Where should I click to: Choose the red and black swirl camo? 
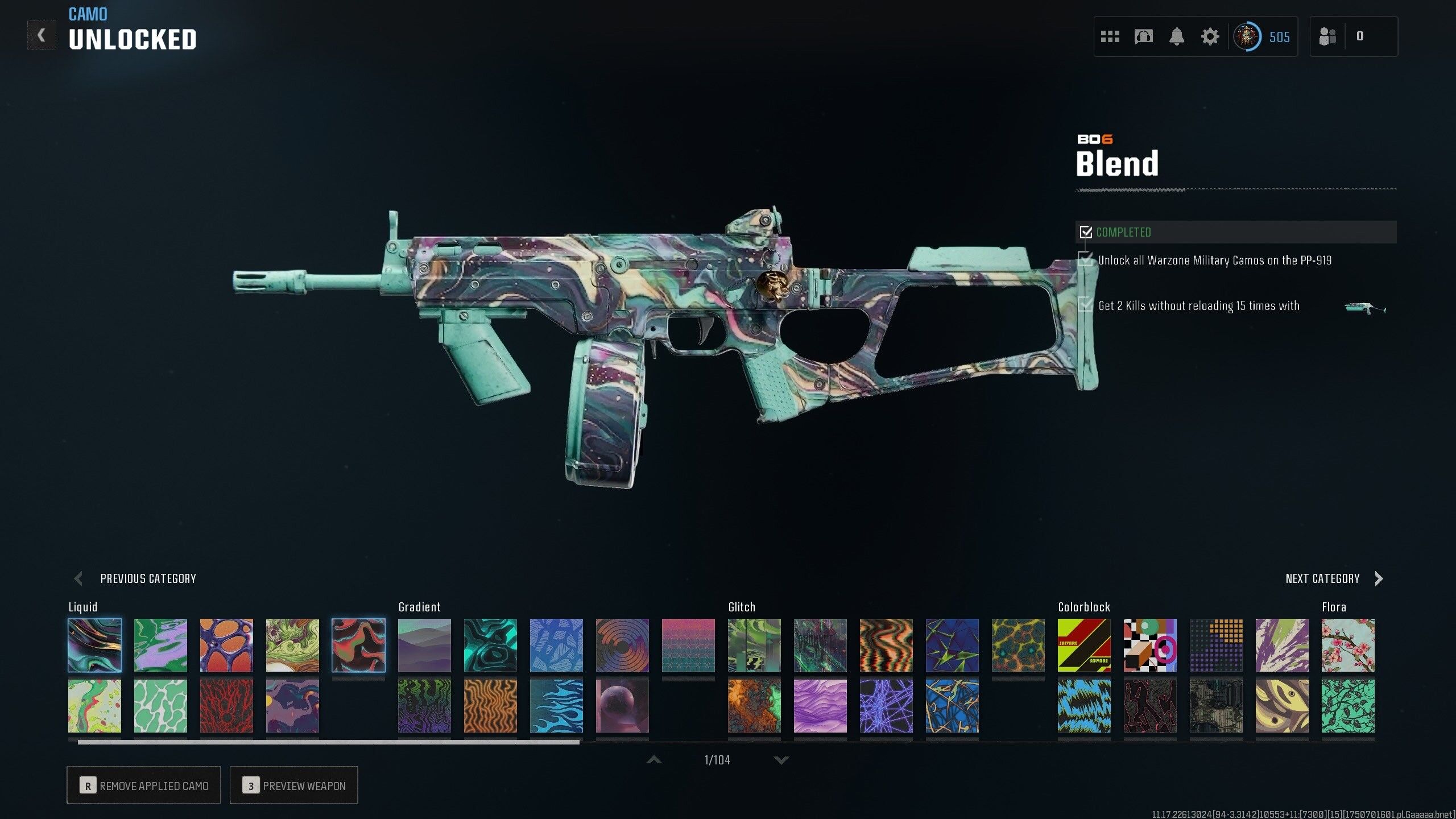coord(358,646)
